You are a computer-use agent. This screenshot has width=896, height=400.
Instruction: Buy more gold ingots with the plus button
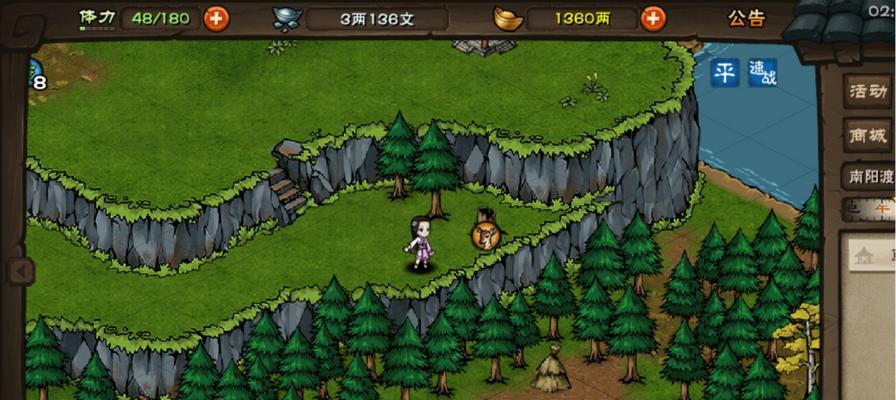pos(653,18)
